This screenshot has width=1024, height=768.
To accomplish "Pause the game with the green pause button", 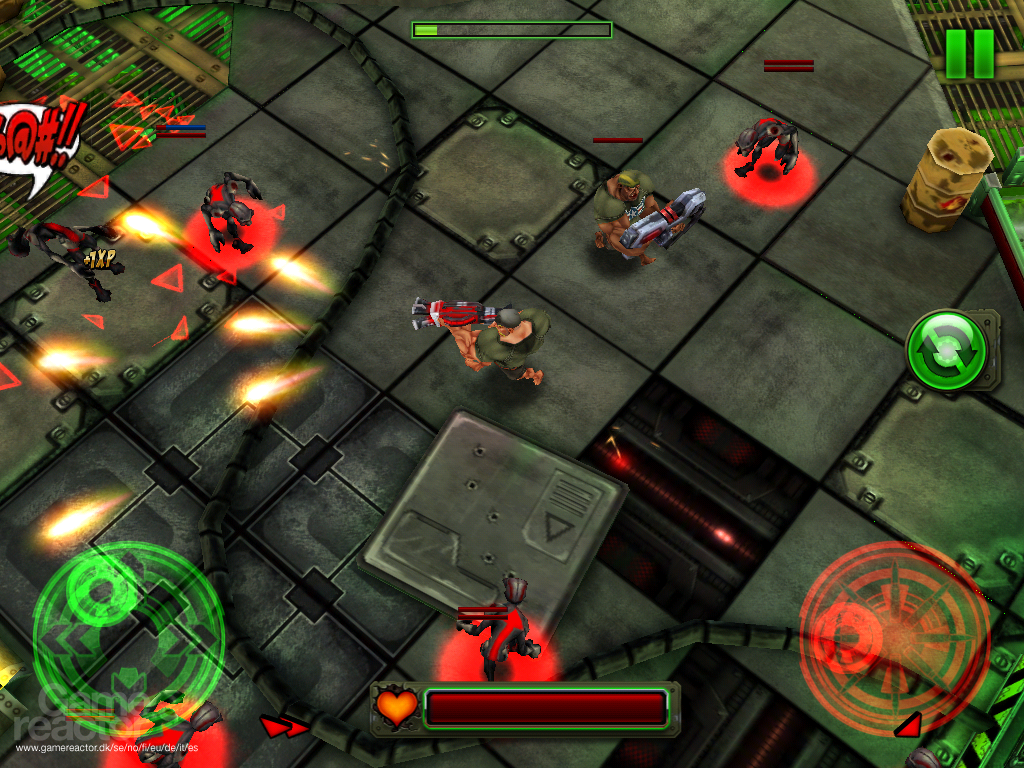I will point(969,54).
